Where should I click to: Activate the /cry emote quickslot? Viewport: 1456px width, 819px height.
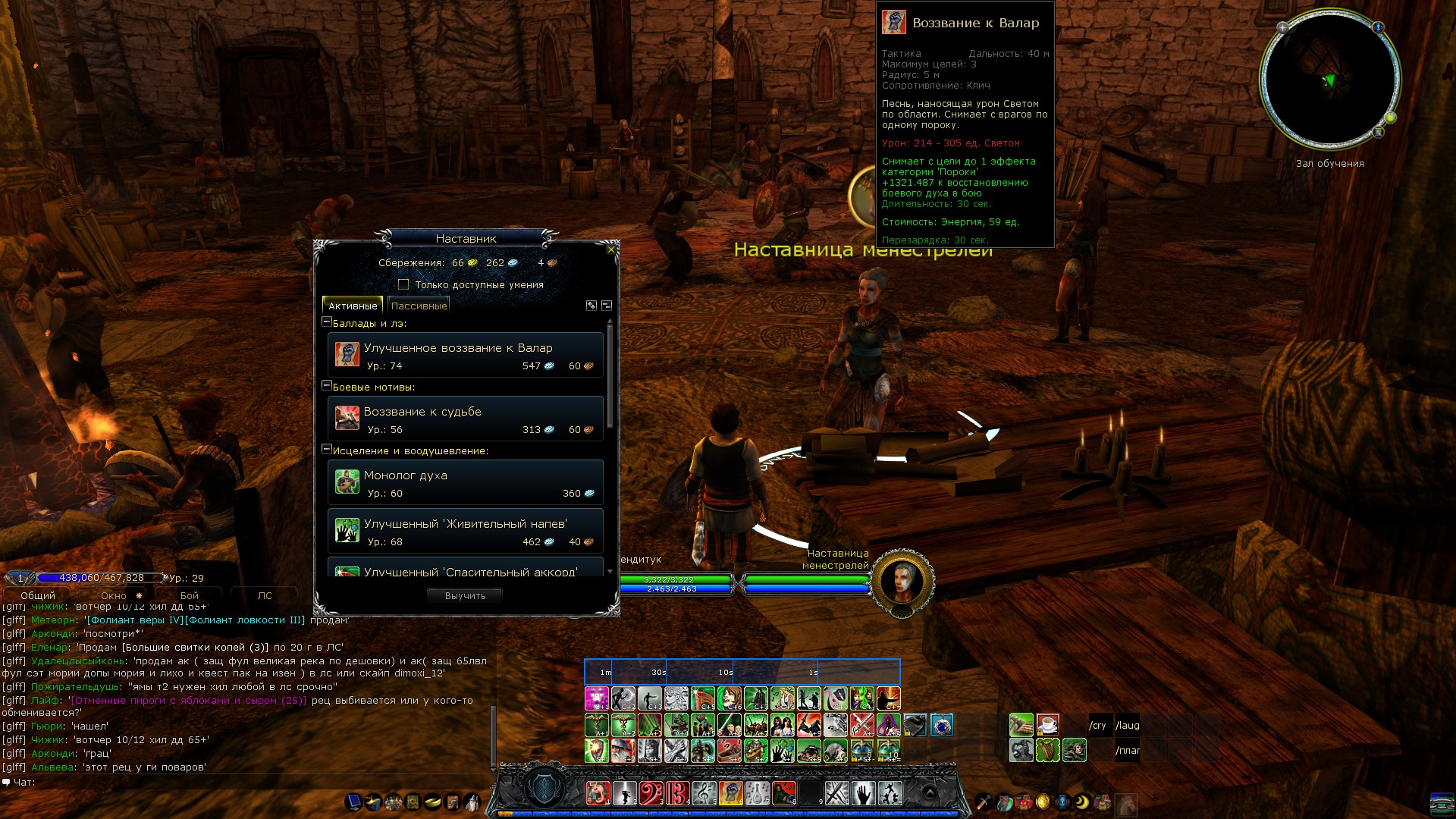pyautogui.click(x=1100, y=726)
